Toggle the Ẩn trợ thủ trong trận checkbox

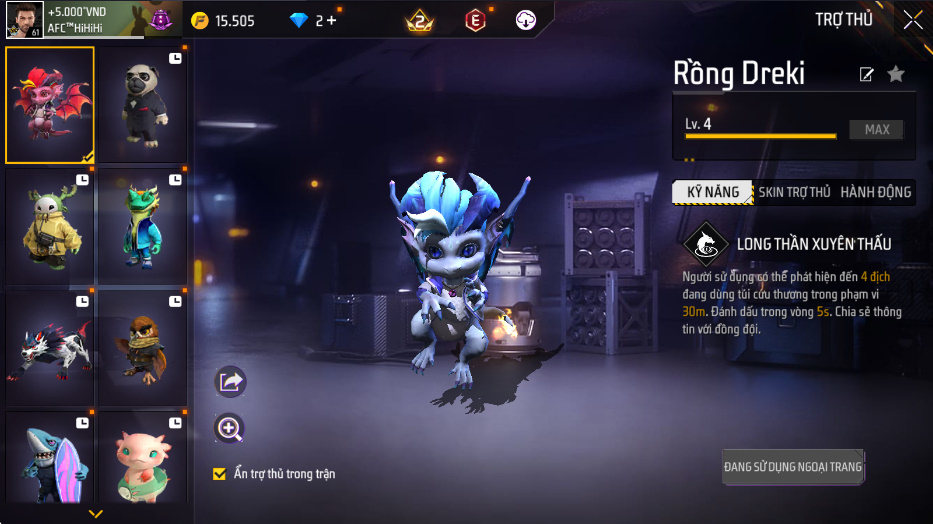(220, 474)
